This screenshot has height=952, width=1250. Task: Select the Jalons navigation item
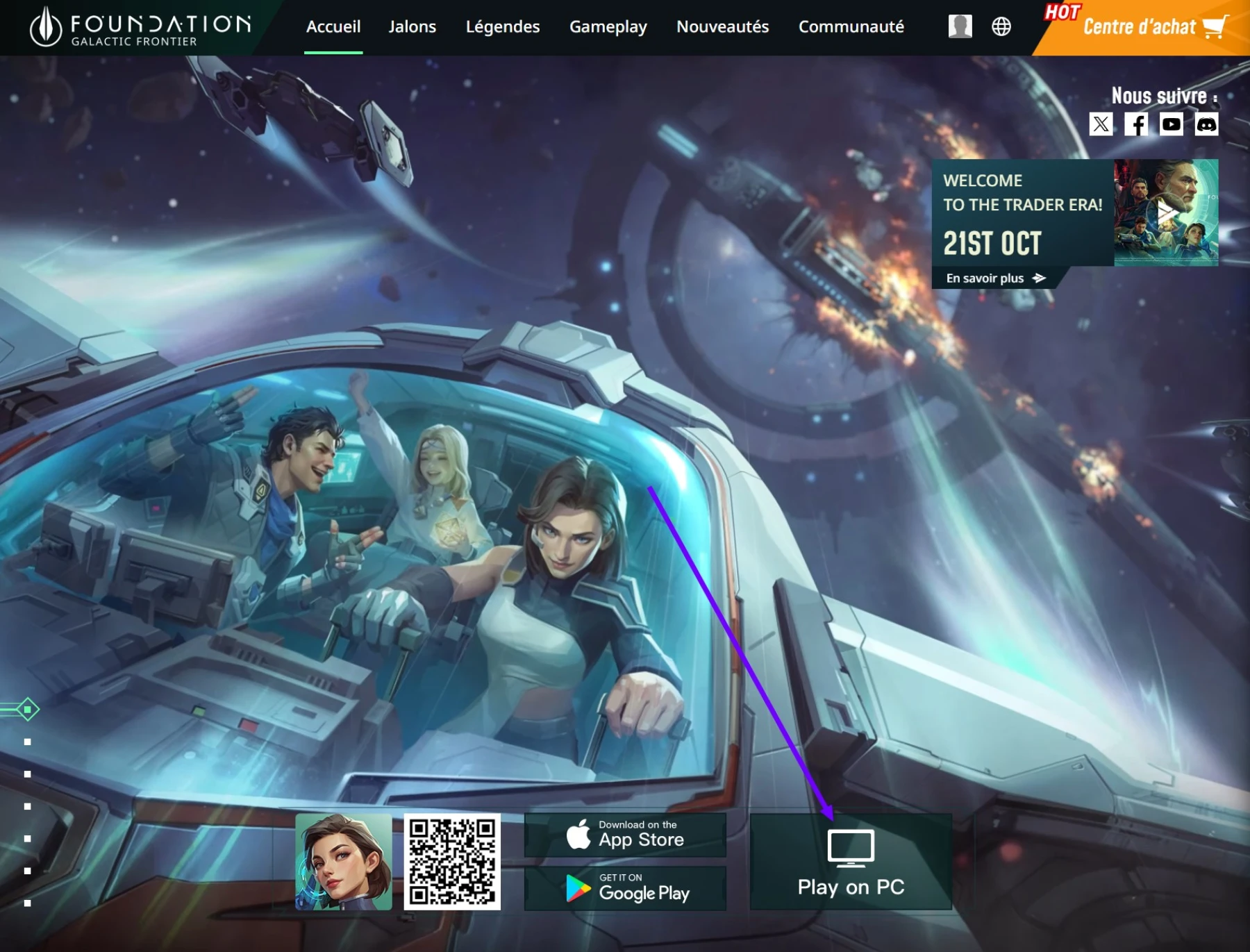(x=412, y=26)
